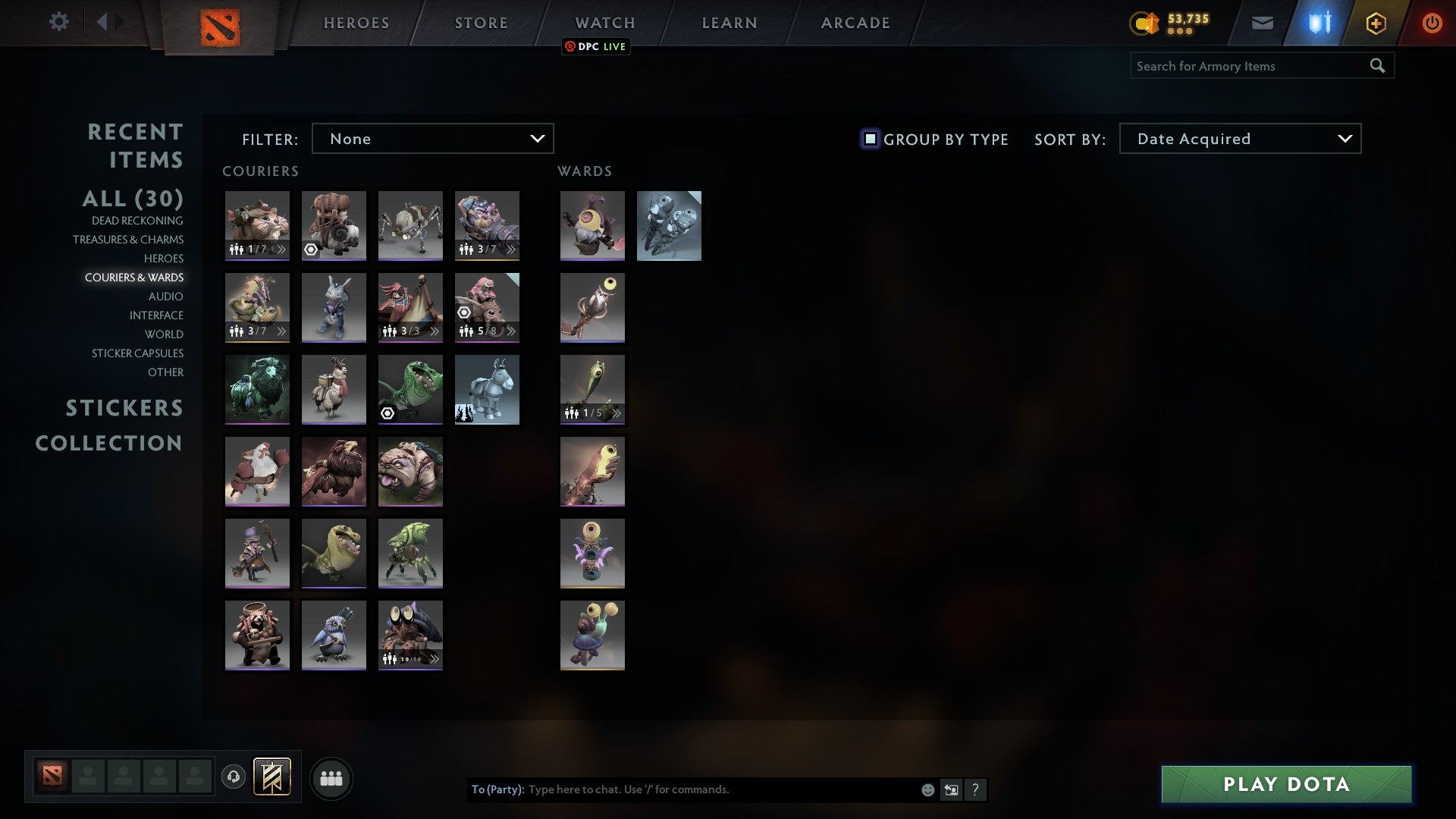The height and width of the screenshot is (819, 1456).
Task: Click the Armory shield icon at top right
Action: (x=1318, y=23)
